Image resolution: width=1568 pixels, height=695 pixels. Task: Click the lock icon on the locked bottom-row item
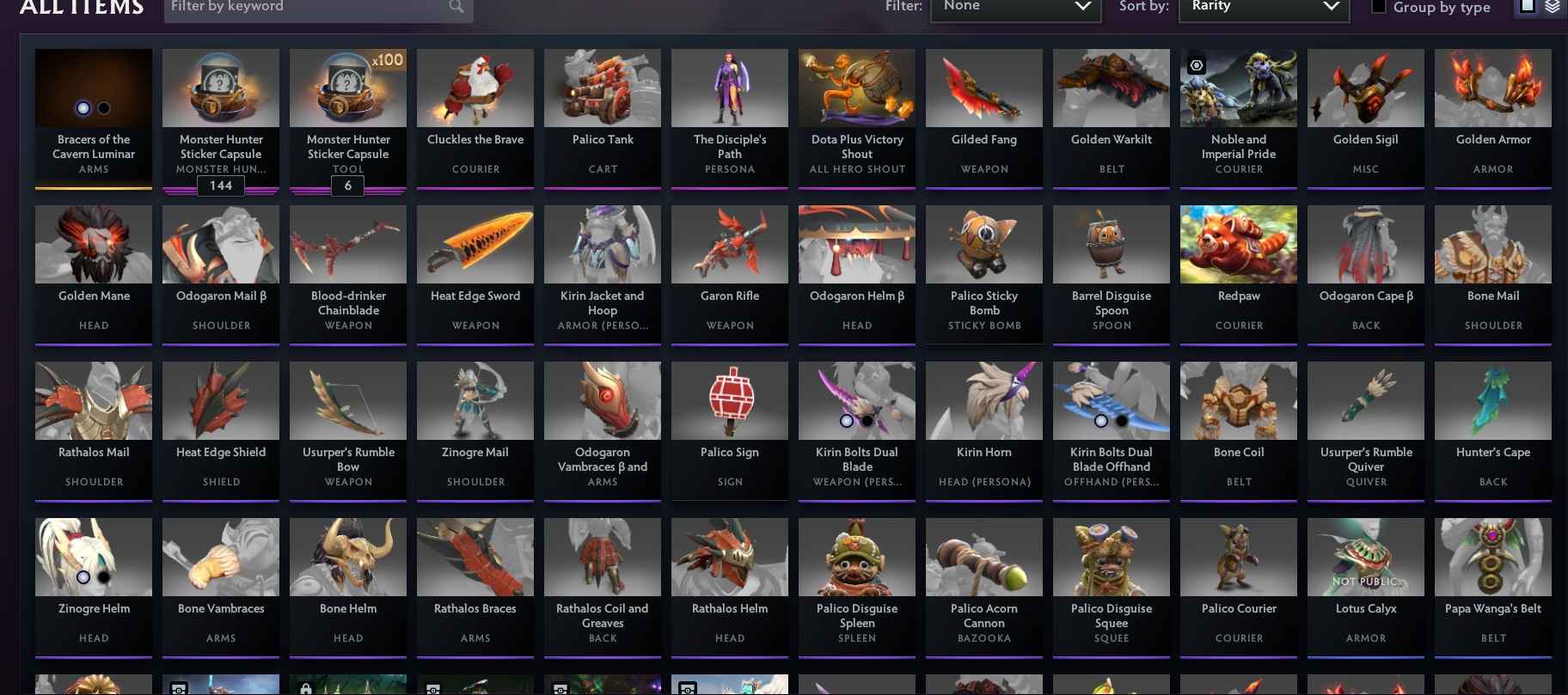(306, 688)
